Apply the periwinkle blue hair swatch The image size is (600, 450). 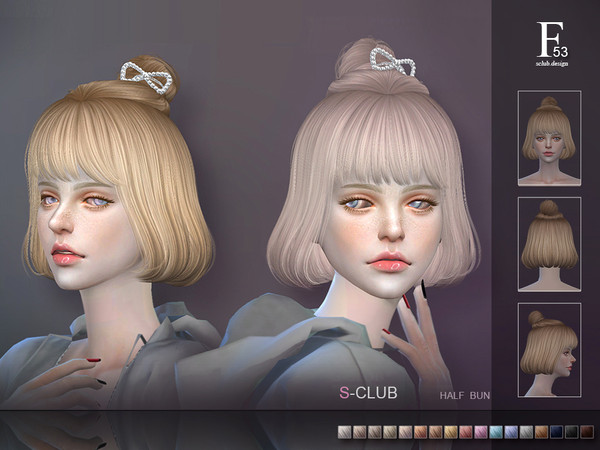pos(511,432)
